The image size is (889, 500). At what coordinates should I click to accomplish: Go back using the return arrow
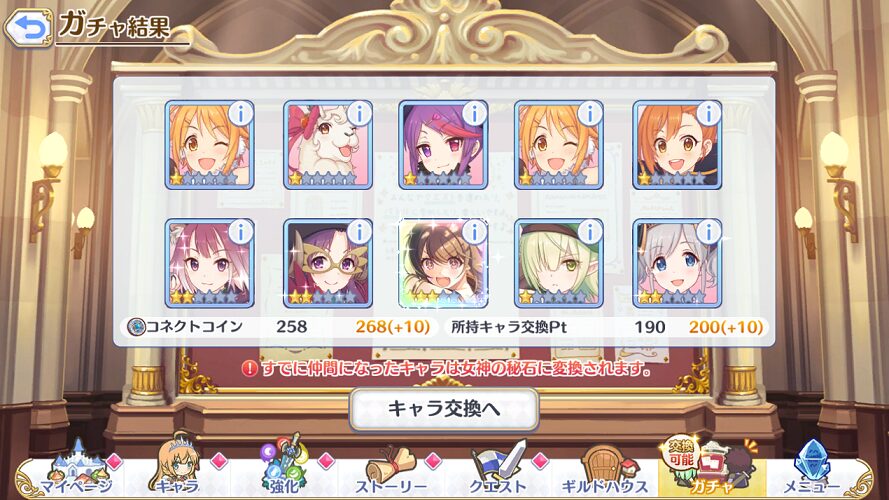coord(28,27)
